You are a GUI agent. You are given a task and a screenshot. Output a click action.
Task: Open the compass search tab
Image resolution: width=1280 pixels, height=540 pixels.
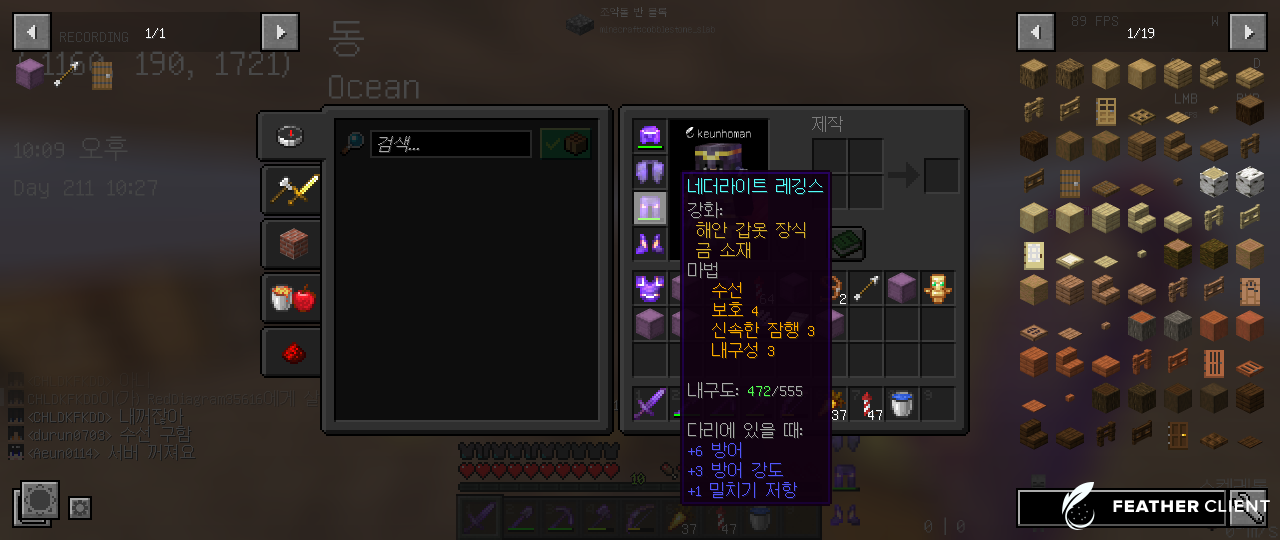tap(290, 136)
